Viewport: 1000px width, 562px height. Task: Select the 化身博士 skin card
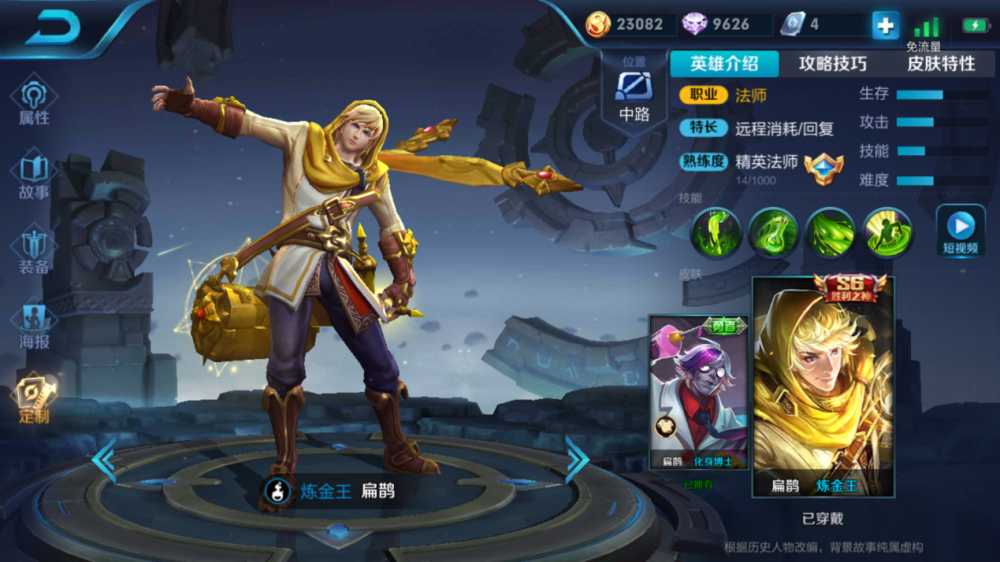click(698, 394)
